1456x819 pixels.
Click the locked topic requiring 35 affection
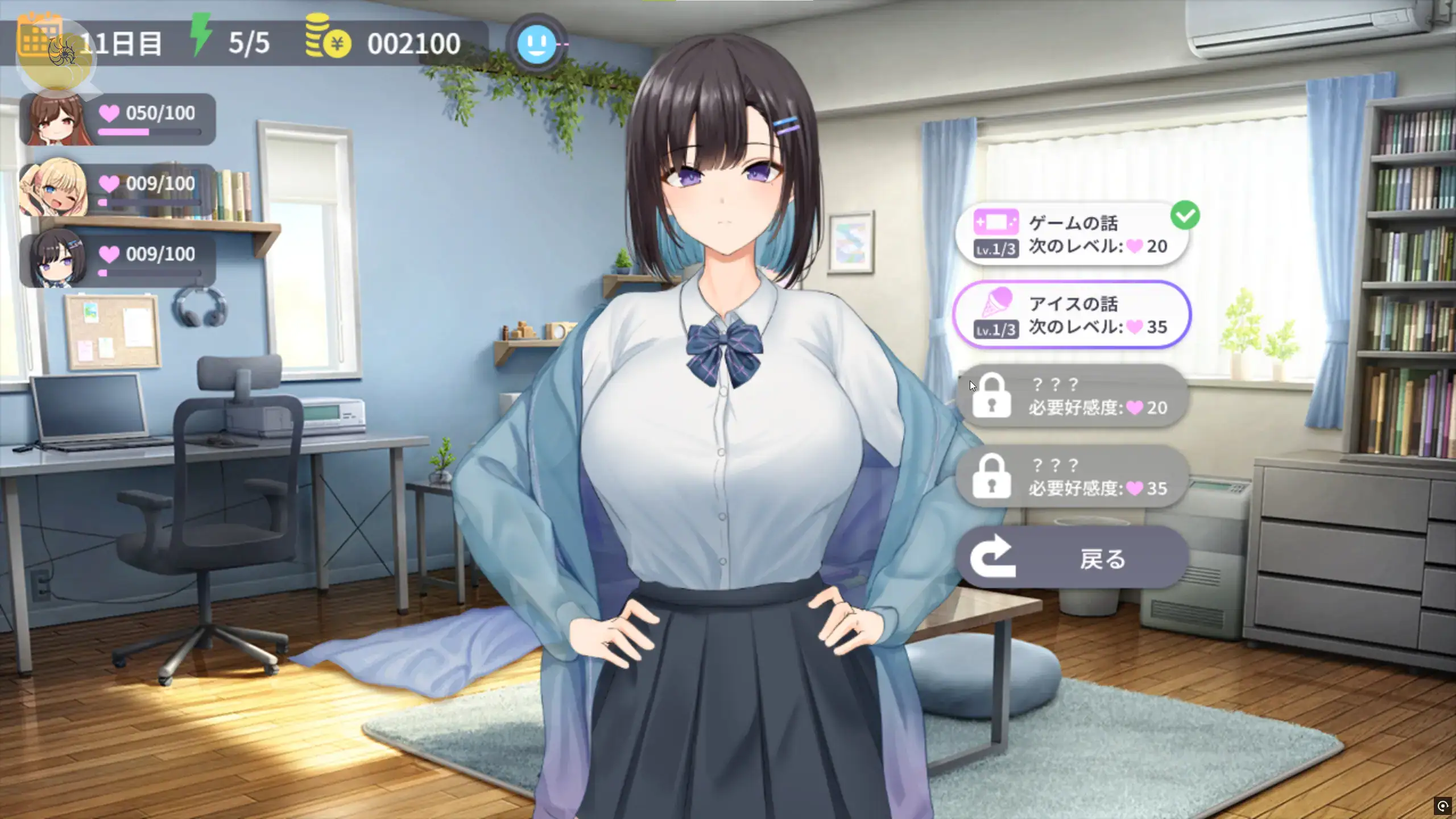tap(1072, 477)
